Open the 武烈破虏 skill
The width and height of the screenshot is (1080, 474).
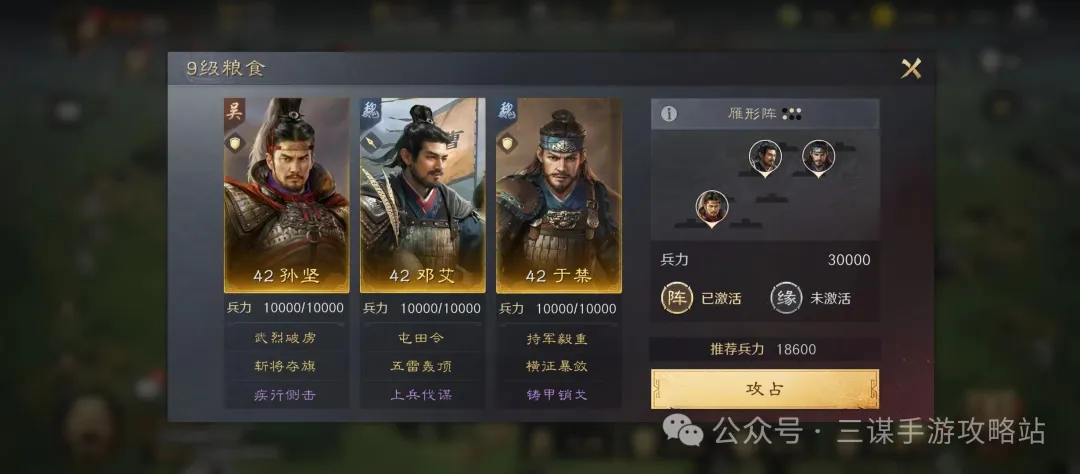click(x=286, y=338)
